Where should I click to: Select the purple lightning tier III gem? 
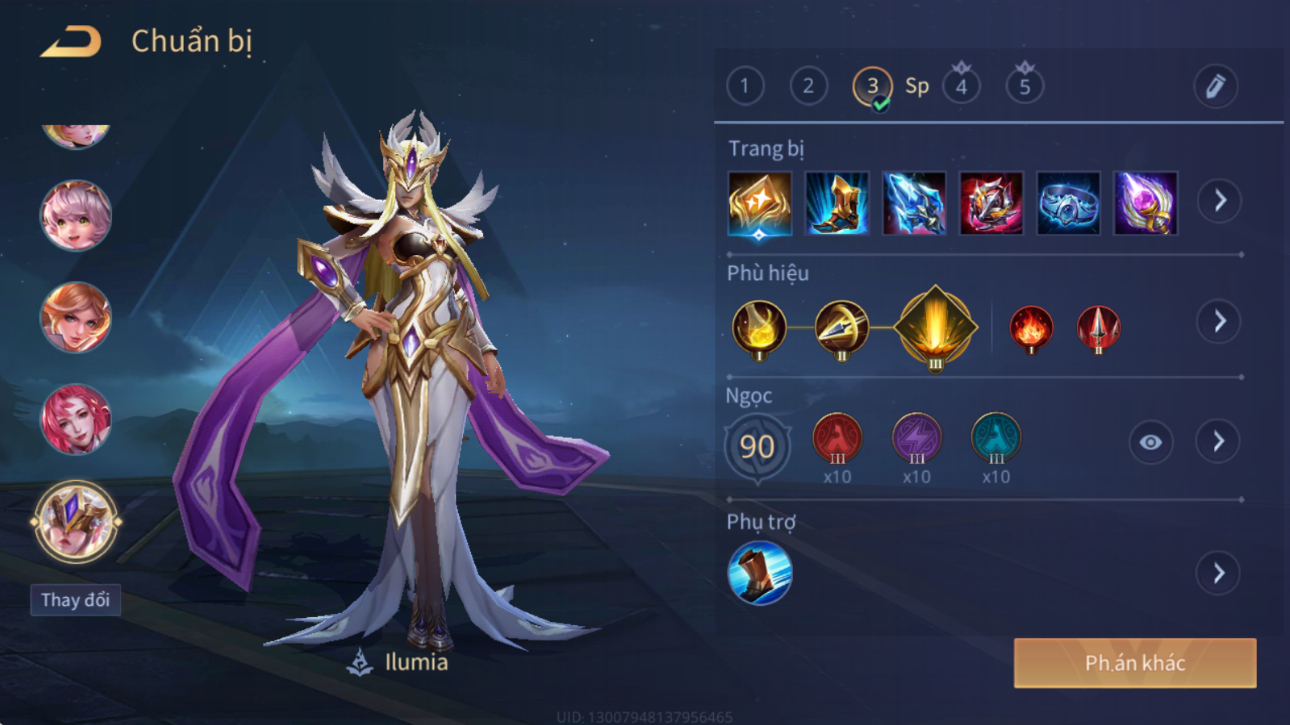click(916, 440)
